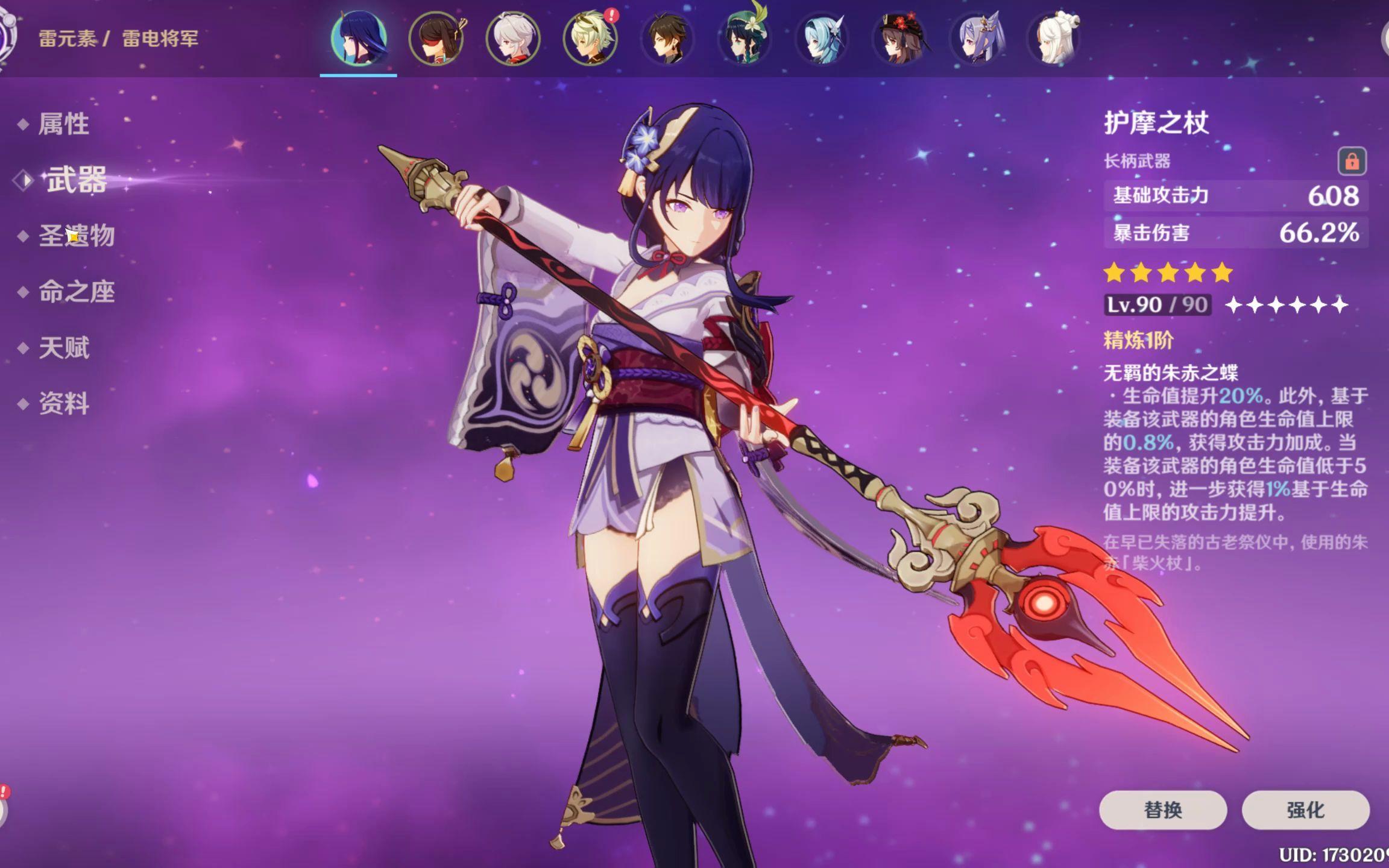Select Venti's portrait

745,39
